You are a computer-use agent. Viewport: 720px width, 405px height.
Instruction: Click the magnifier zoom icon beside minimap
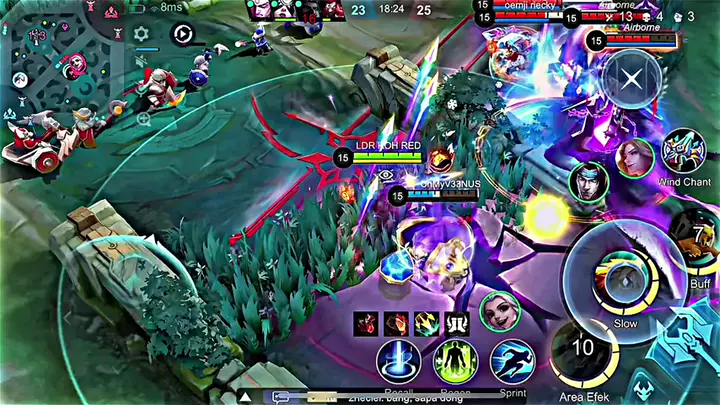pos(143,118)
